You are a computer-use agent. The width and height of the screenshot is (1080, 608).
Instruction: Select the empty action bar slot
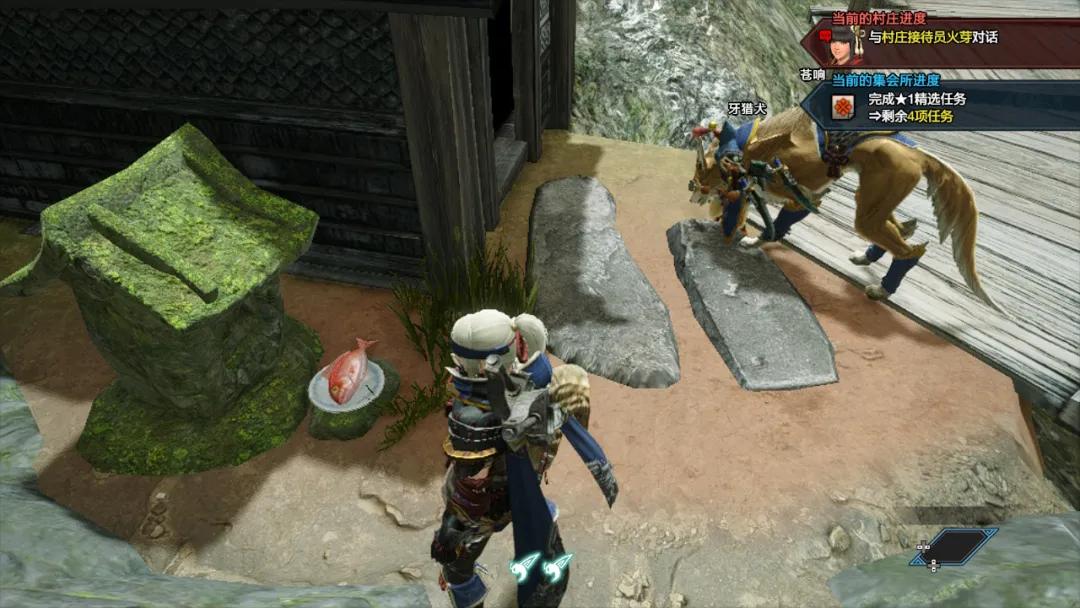pos(953,547)
